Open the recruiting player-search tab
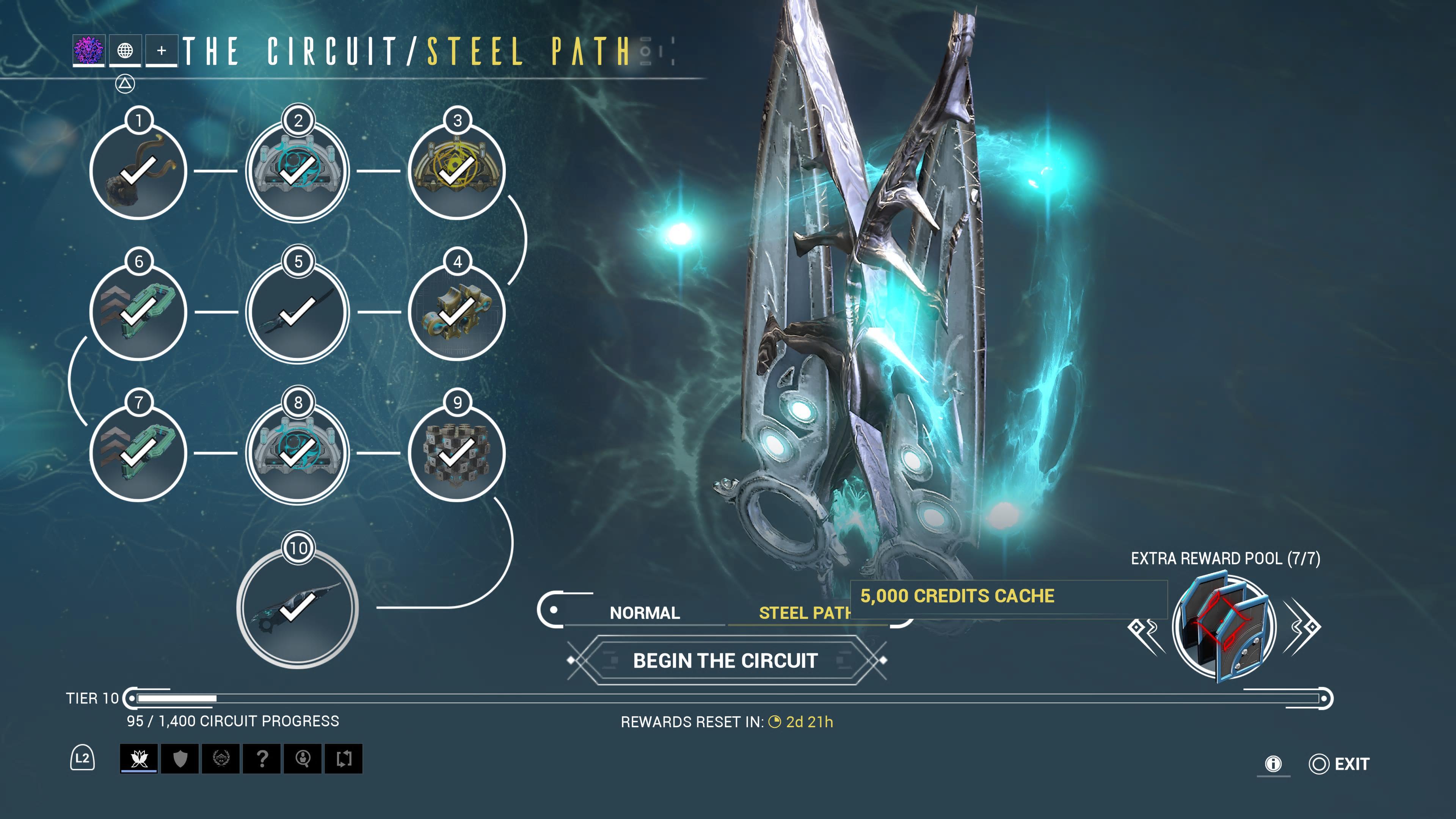The height and width of the screenshot is (819, 1456). tap(303, 758)
